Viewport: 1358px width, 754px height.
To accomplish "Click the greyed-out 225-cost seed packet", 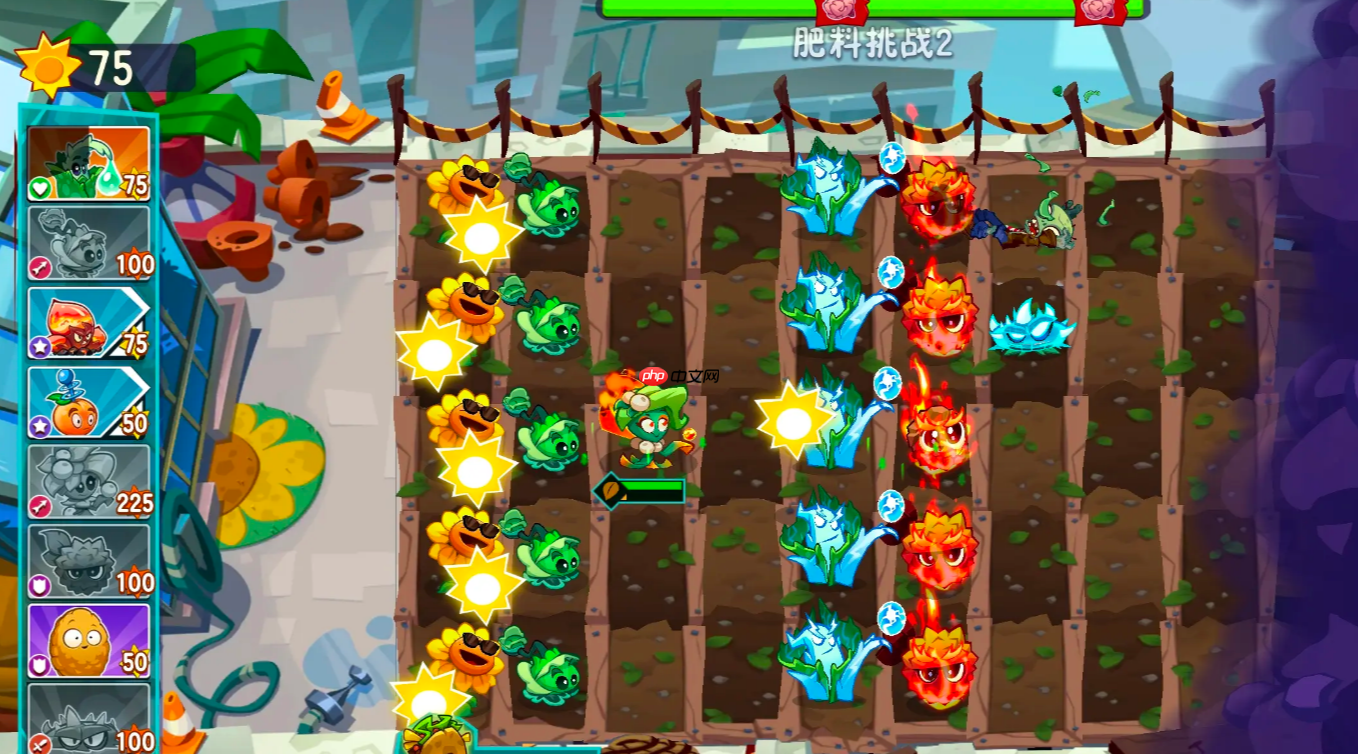I will 88,482.
